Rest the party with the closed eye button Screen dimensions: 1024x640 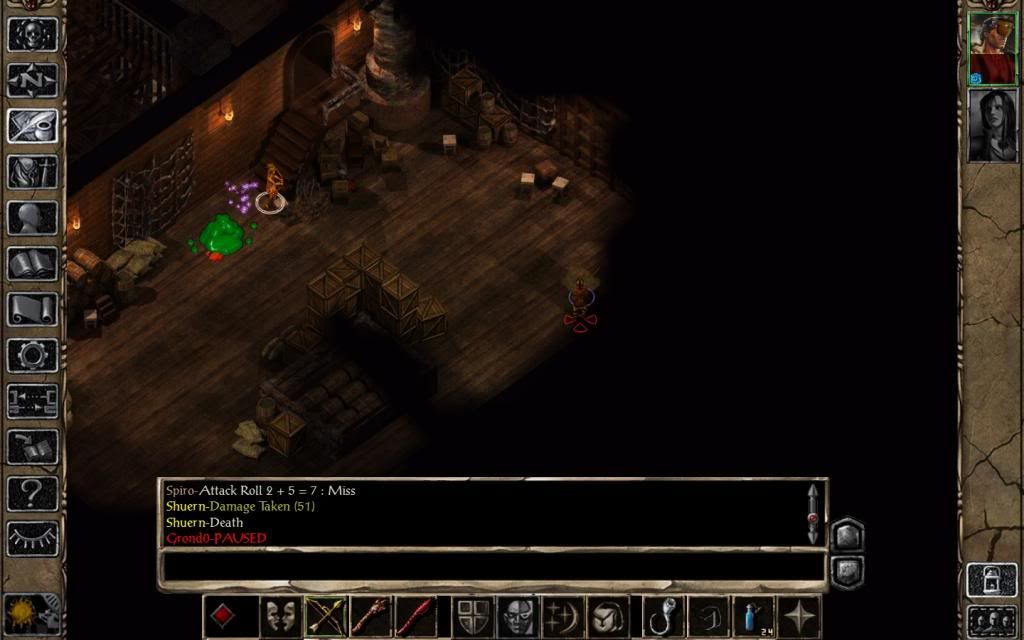click(32, 539)
